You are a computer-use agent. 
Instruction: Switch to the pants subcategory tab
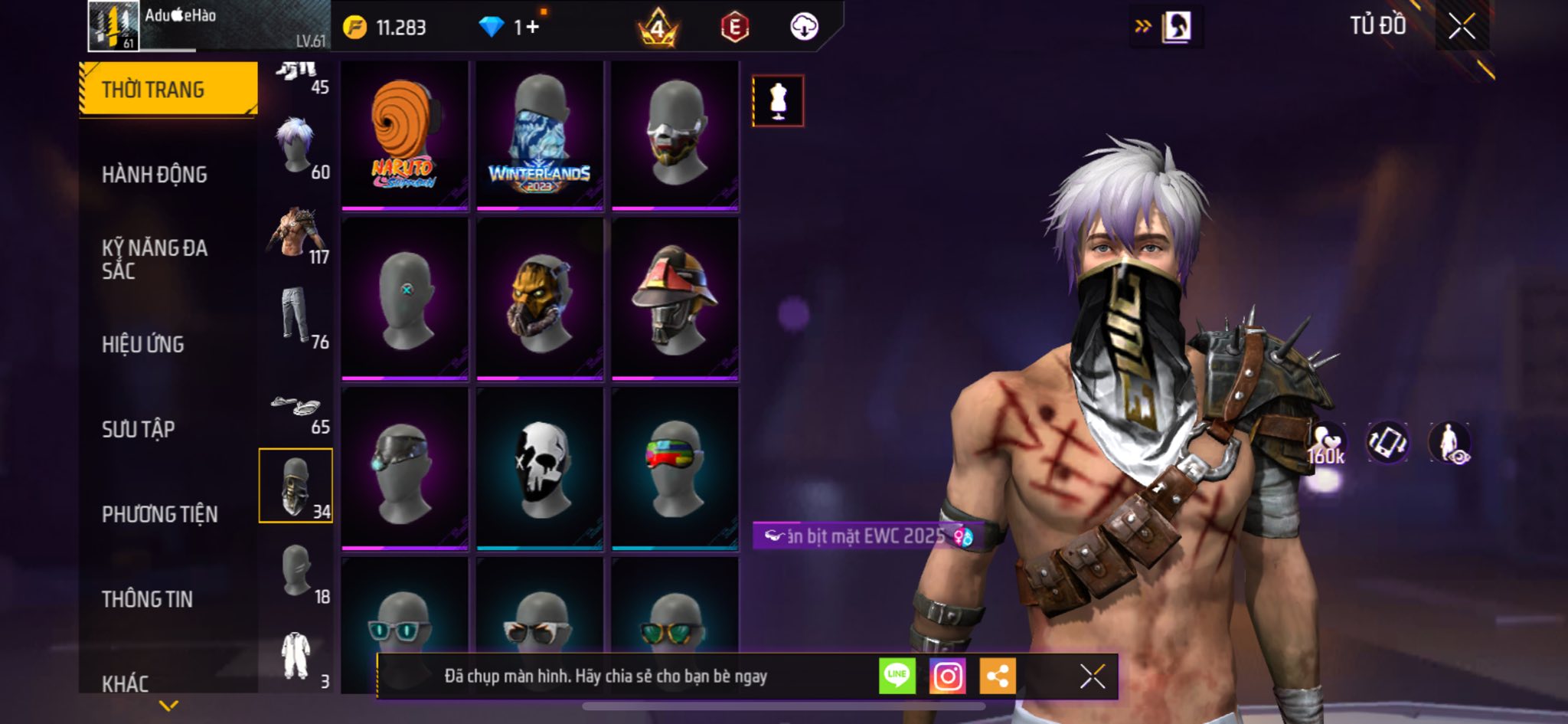296,316
